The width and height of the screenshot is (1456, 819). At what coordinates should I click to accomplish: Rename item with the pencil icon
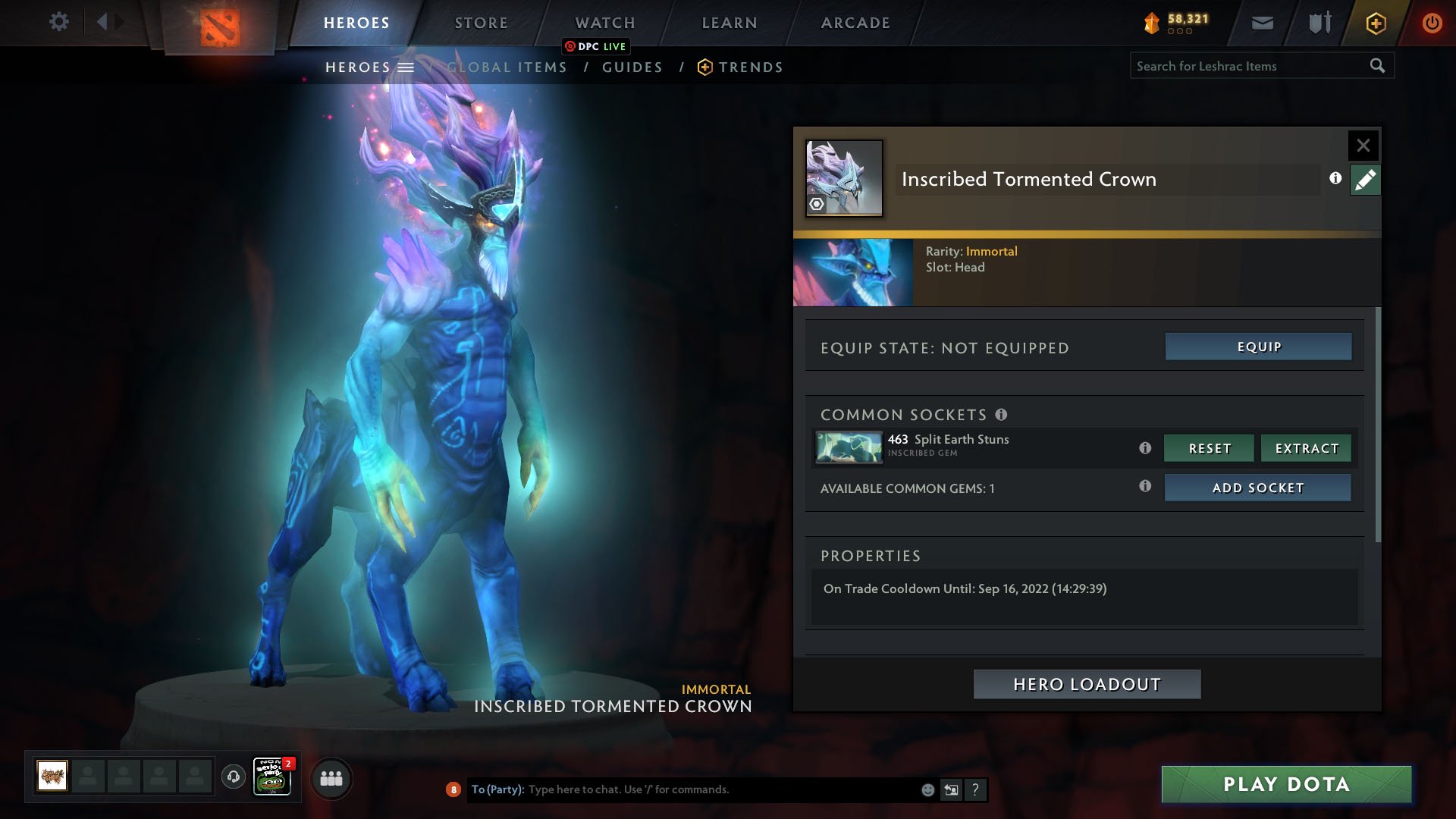(x=1365, y=180)
